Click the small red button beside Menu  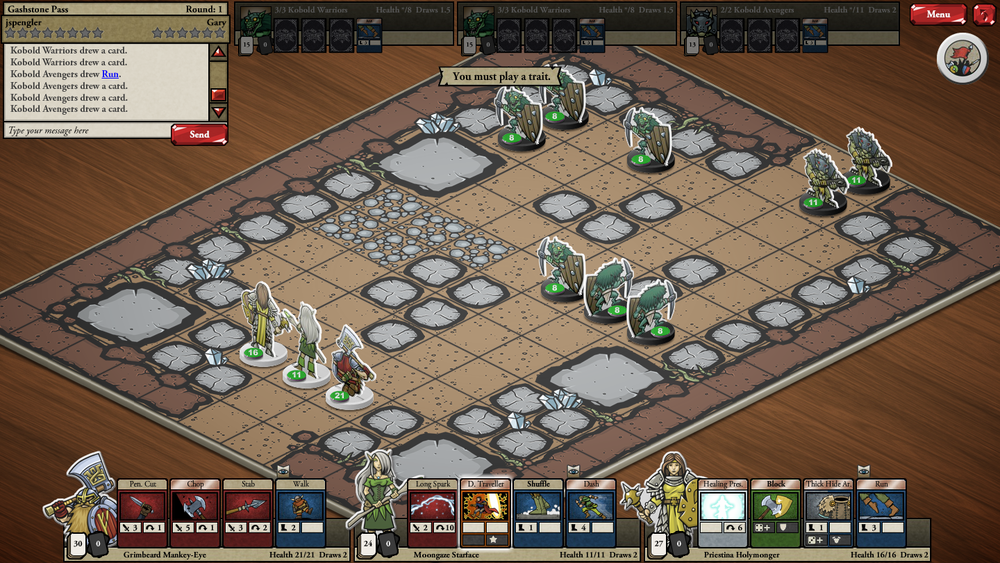(984, 14)
